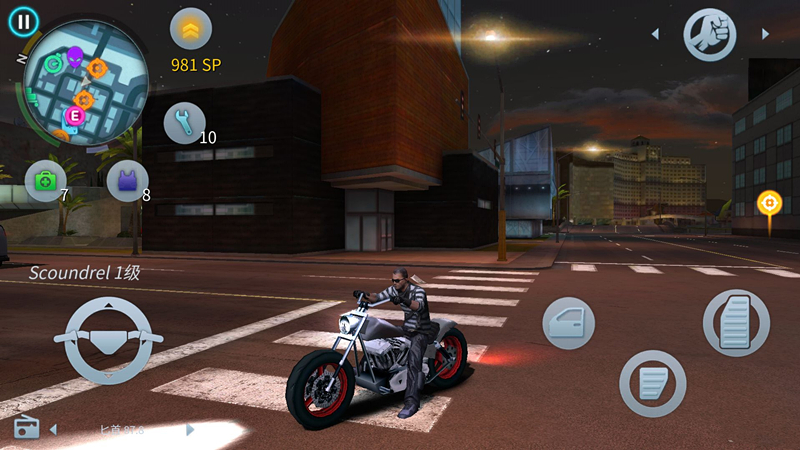Pause the game with the pause button
This screenshot has width=800, height=450.
[23, 20]
